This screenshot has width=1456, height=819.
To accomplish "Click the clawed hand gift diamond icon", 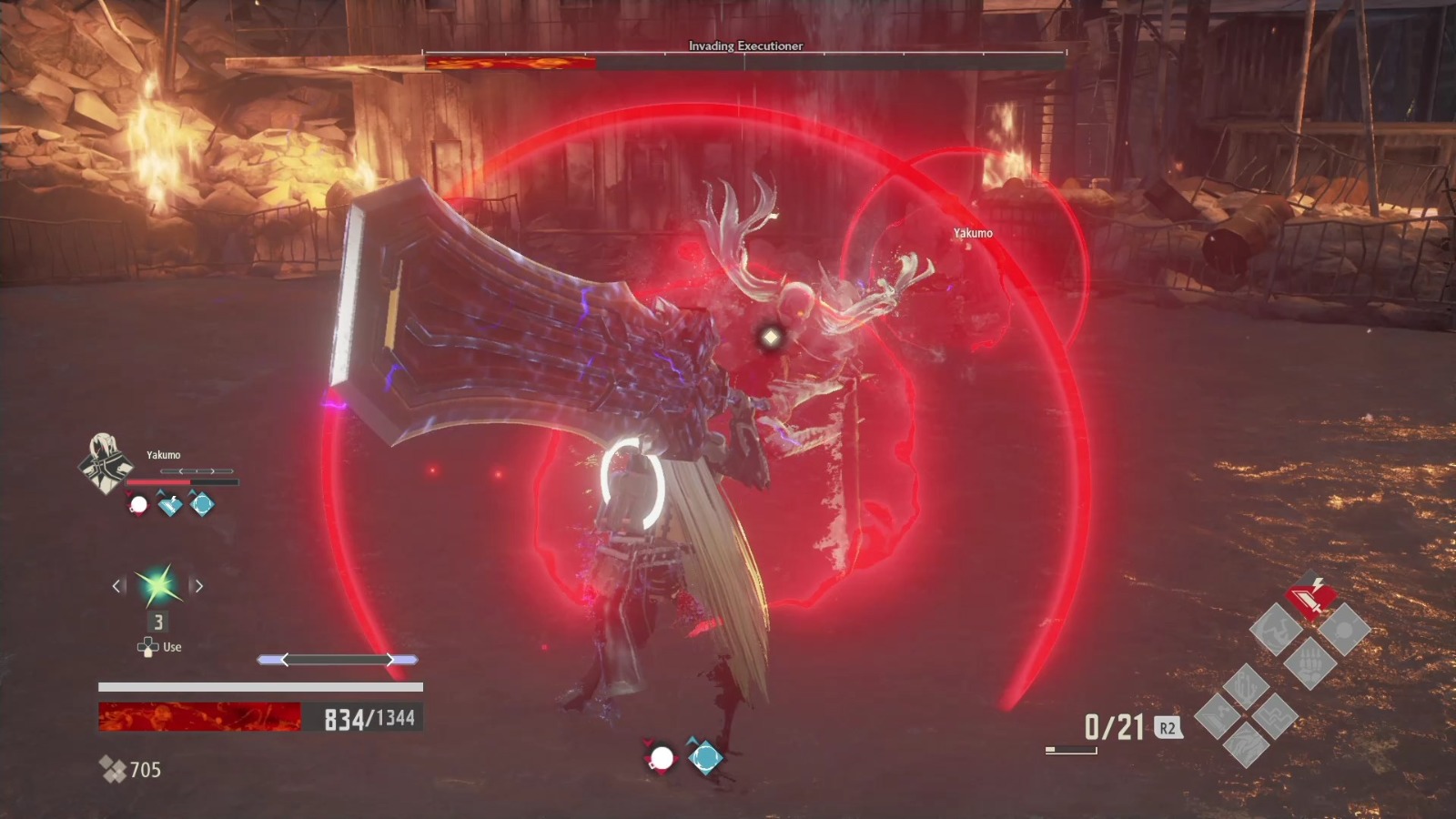I will tap(1310, 662).
